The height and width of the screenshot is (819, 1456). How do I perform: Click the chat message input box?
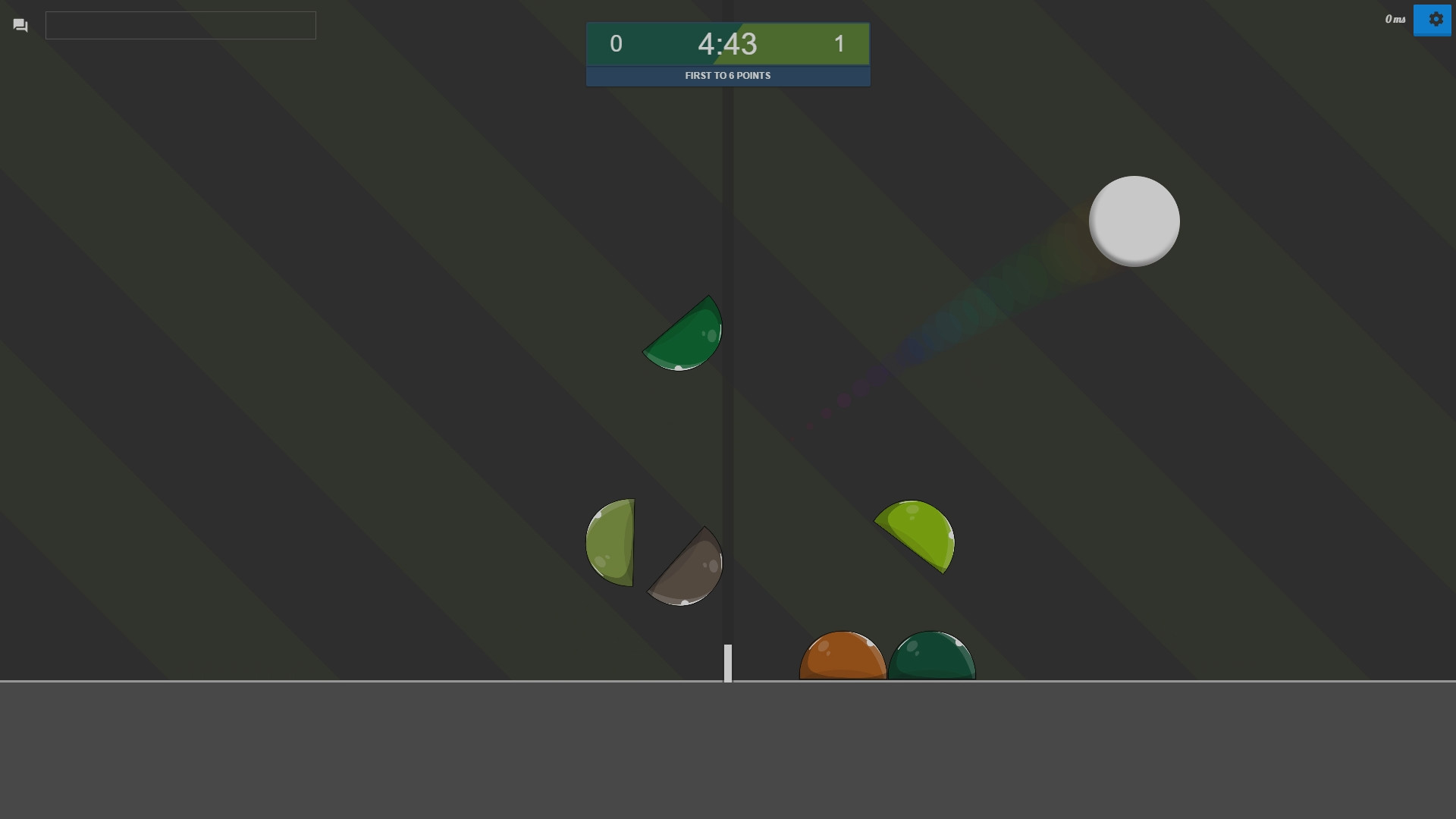point(180,25)
